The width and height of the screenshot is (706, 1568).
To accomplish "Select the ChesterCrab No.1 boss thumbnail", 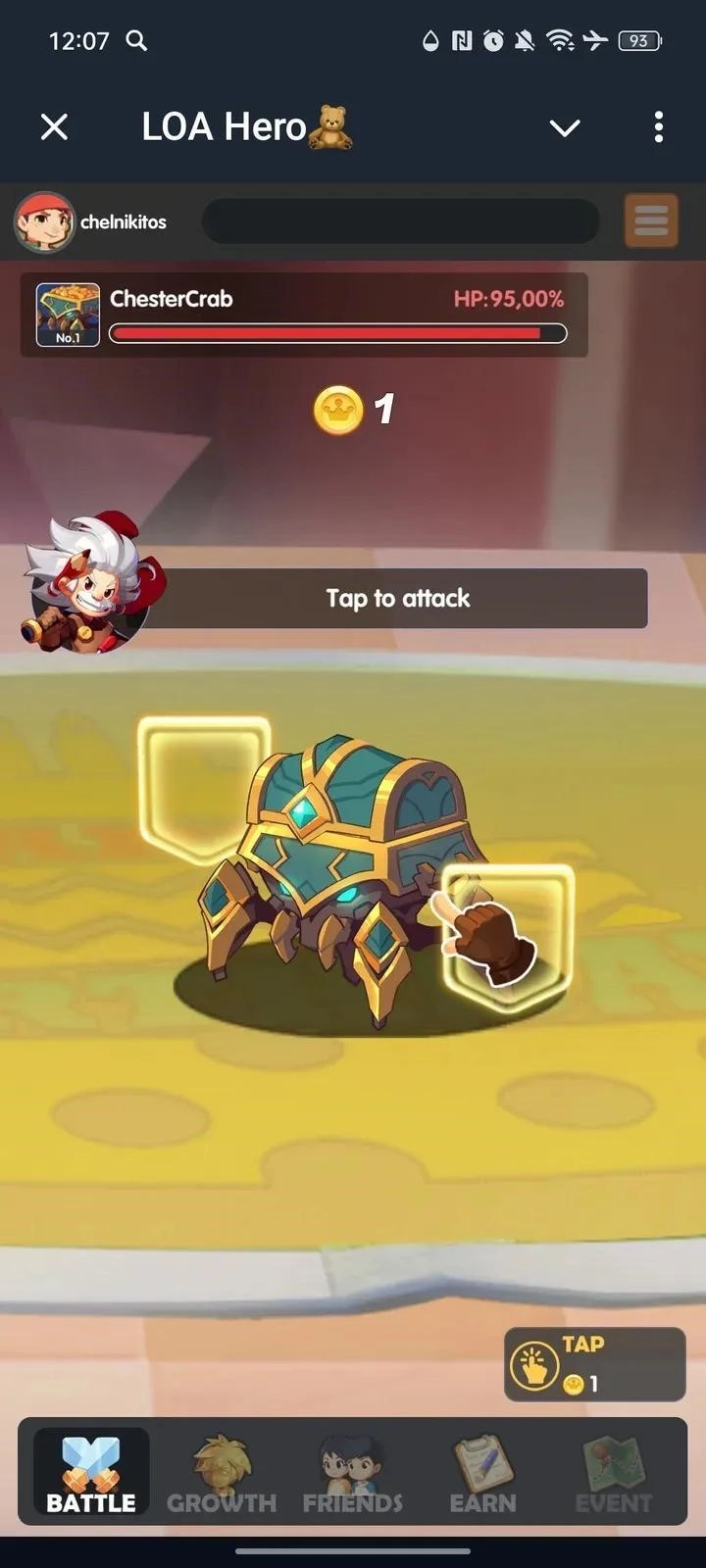I will 68,315.
